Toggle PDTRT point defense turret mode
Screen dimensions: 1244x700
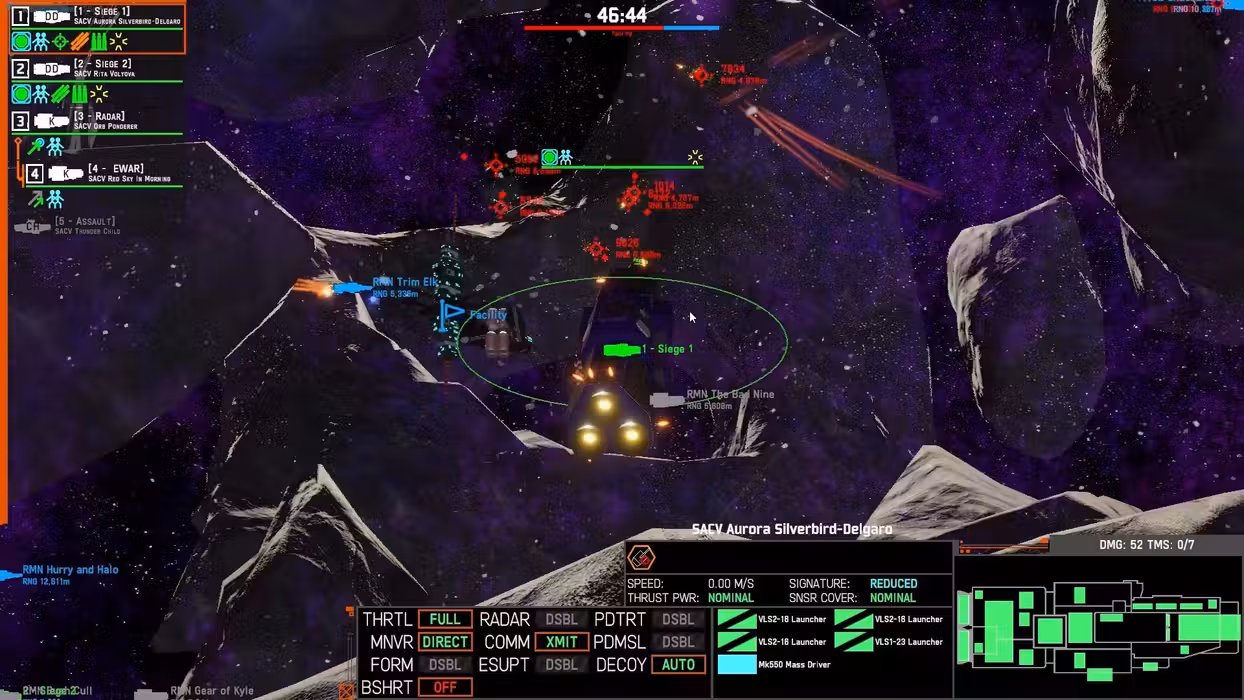coord(678,619)
